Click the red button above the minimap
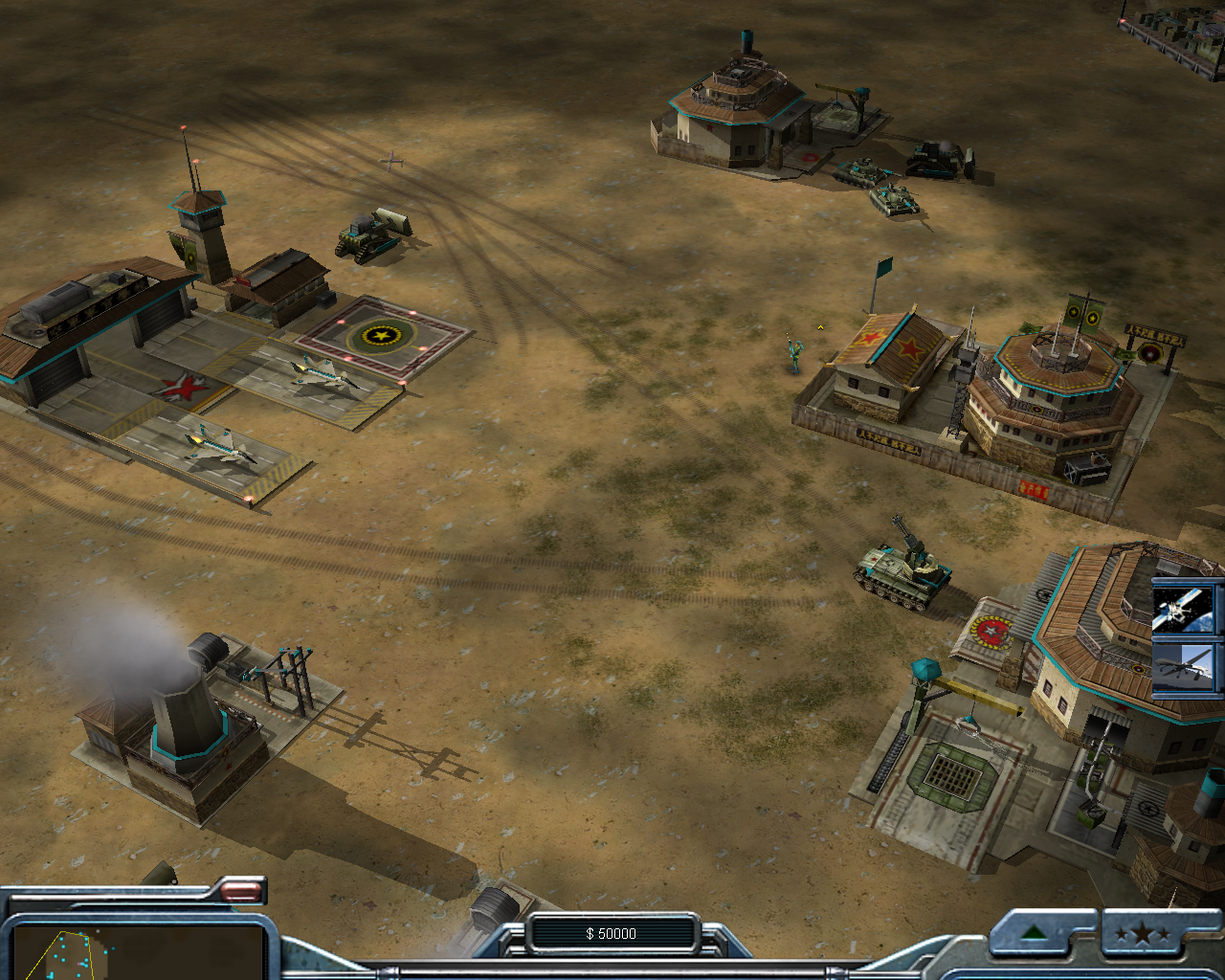The width and height of the screenshot is (1225, 980). 241,891
